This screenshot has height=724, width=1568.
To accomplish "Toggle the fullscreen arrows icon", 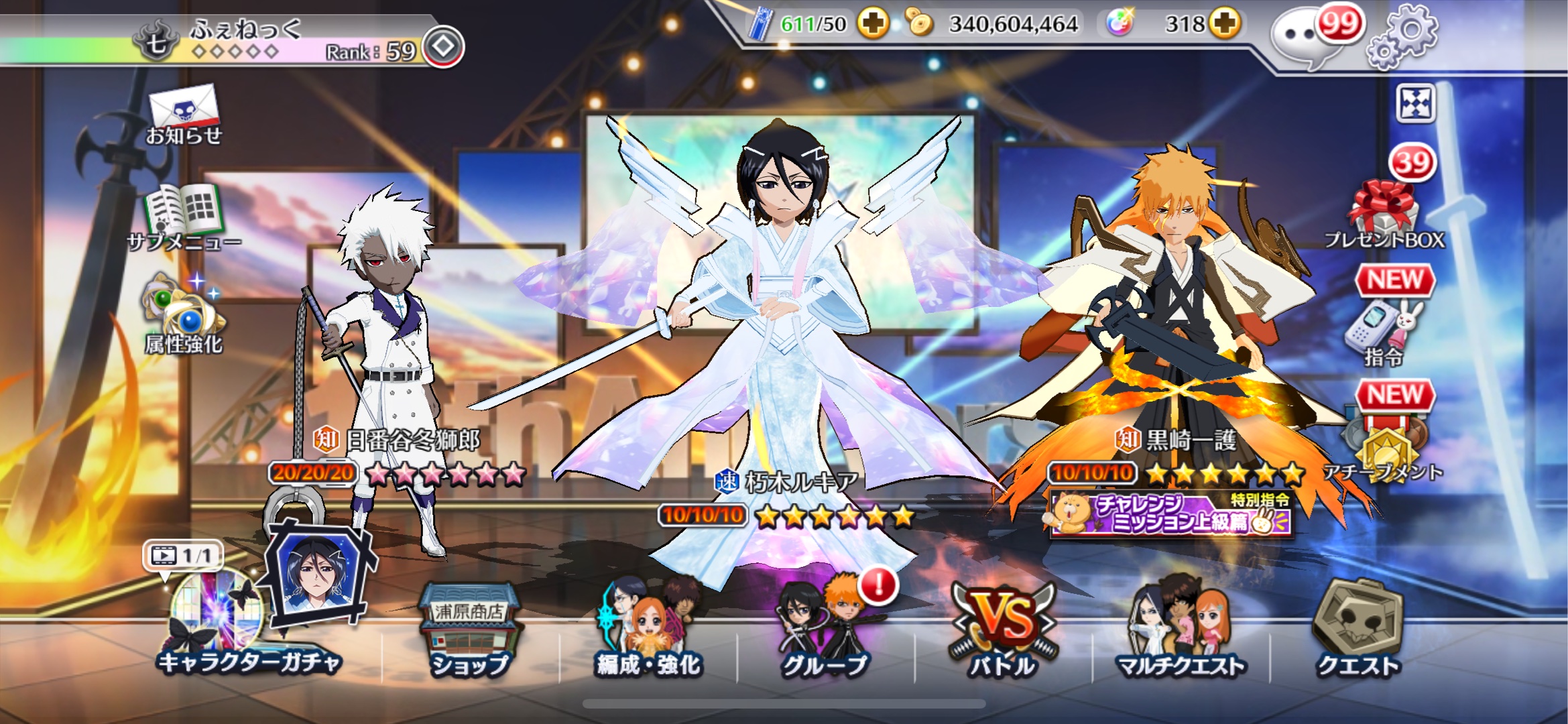I will (1415, 104).
